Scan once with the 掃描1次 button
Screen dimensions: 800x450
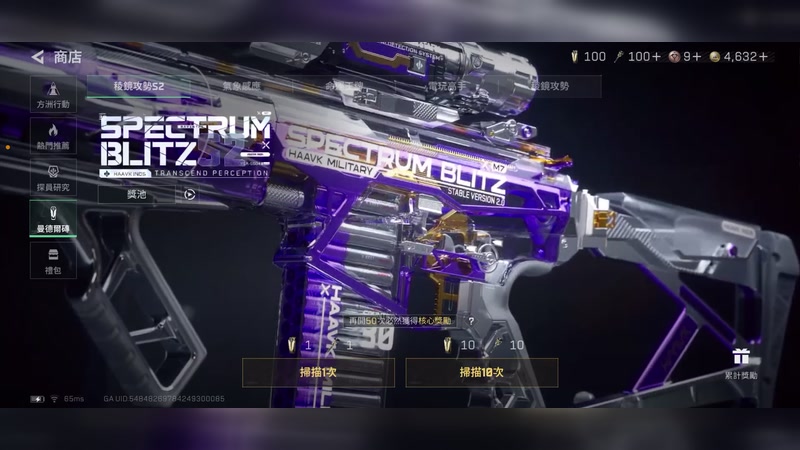click(318, 372)
